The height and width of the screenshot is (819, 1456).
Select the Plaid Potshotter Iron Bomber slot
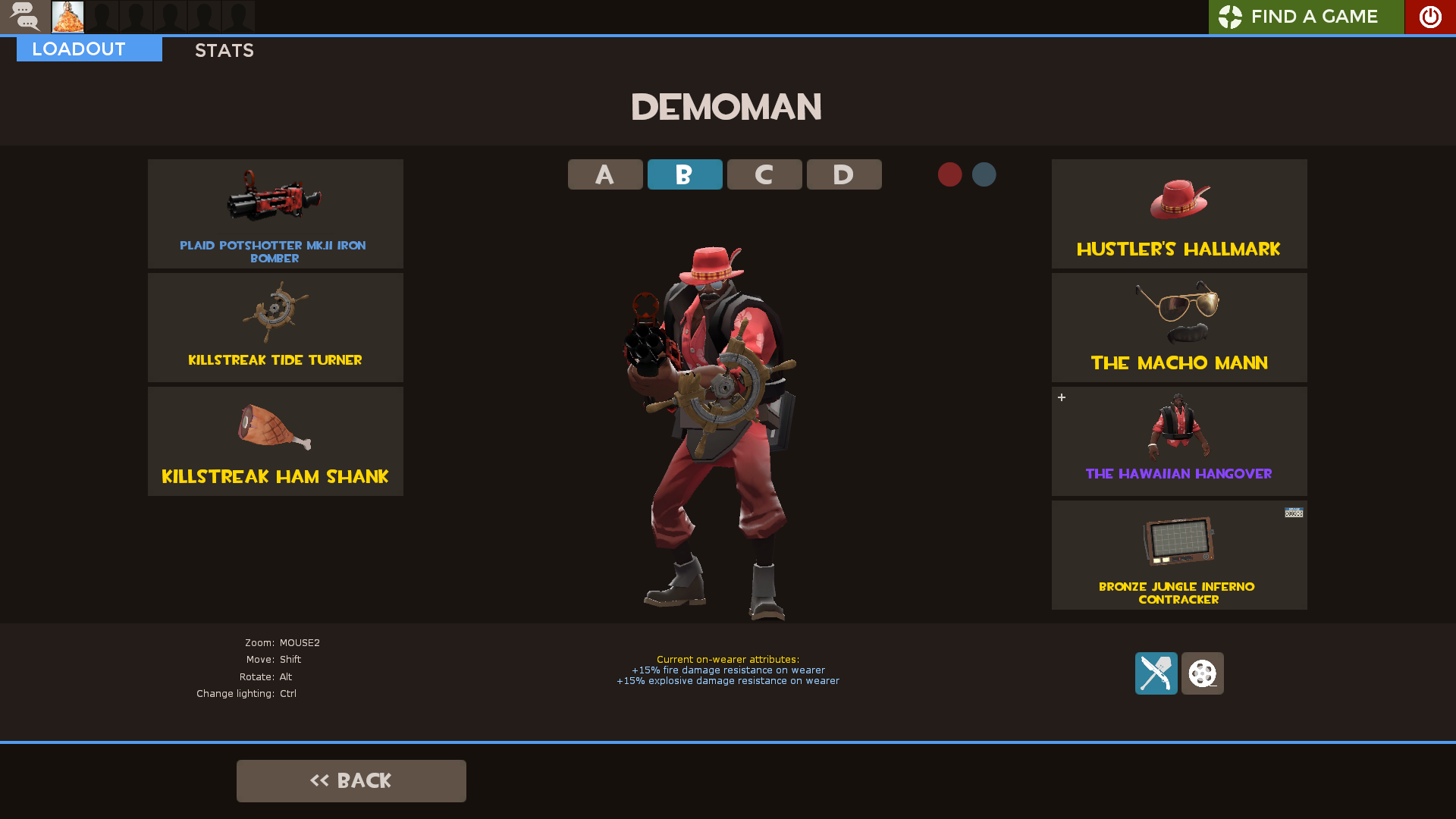pyautogui.click(x=275, y=213)
